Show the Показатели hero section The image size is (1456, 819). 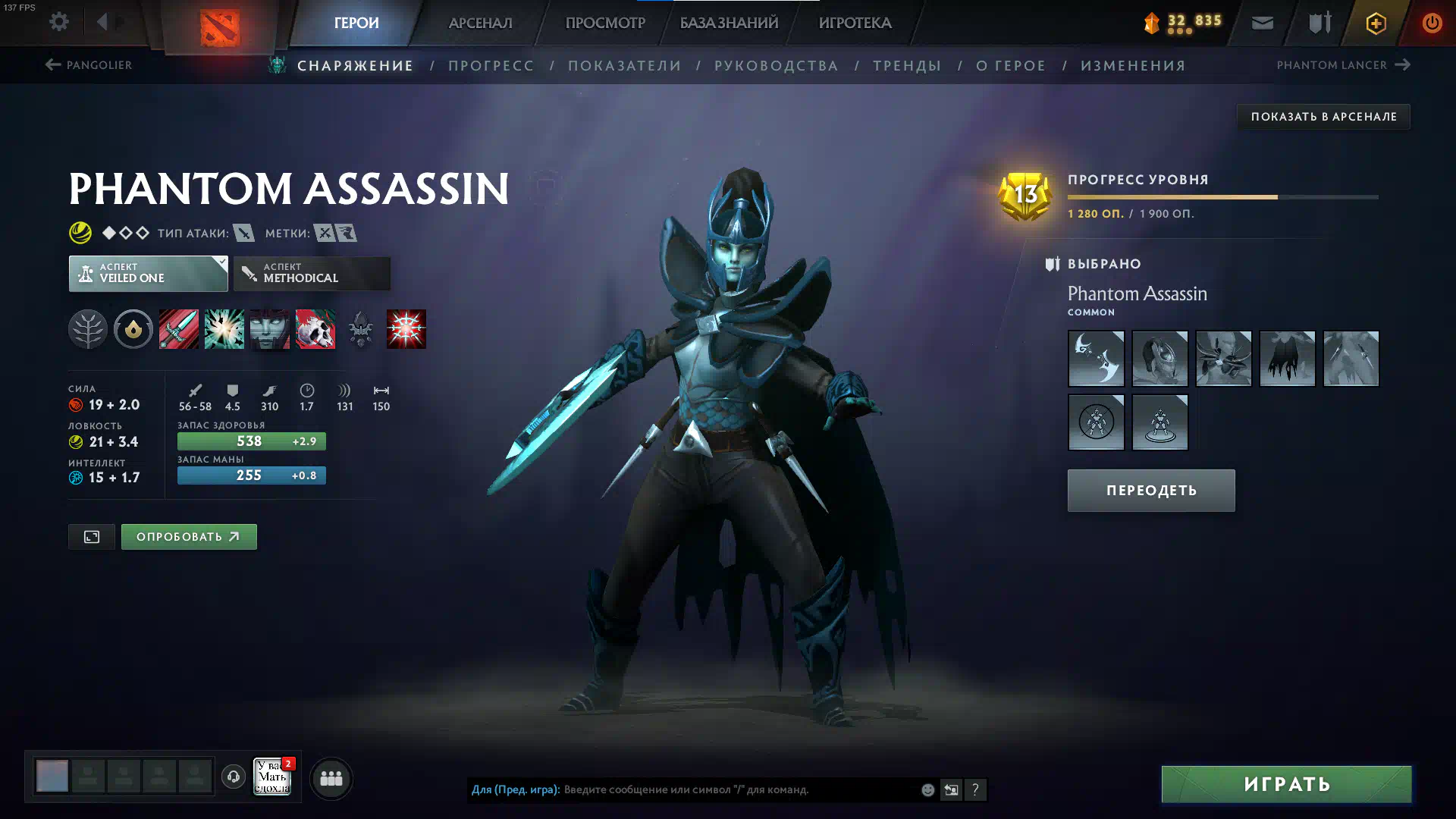(x=624, y=66)
